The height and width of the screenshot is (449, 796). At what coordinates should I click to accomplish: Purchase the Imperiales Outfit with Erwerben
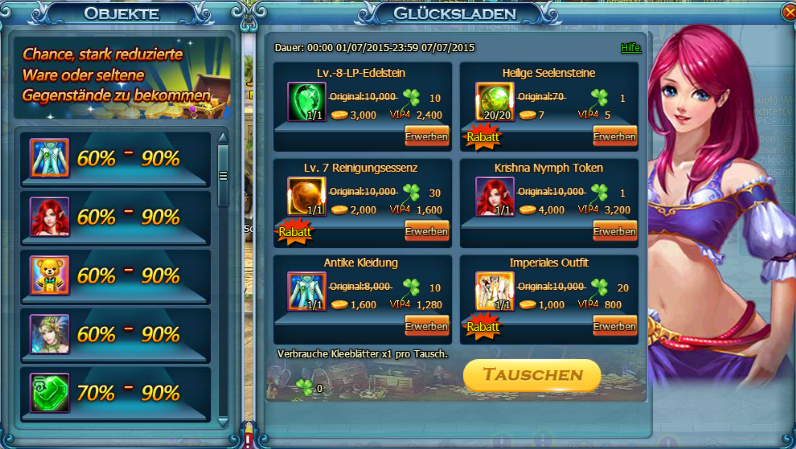point(614,326)
